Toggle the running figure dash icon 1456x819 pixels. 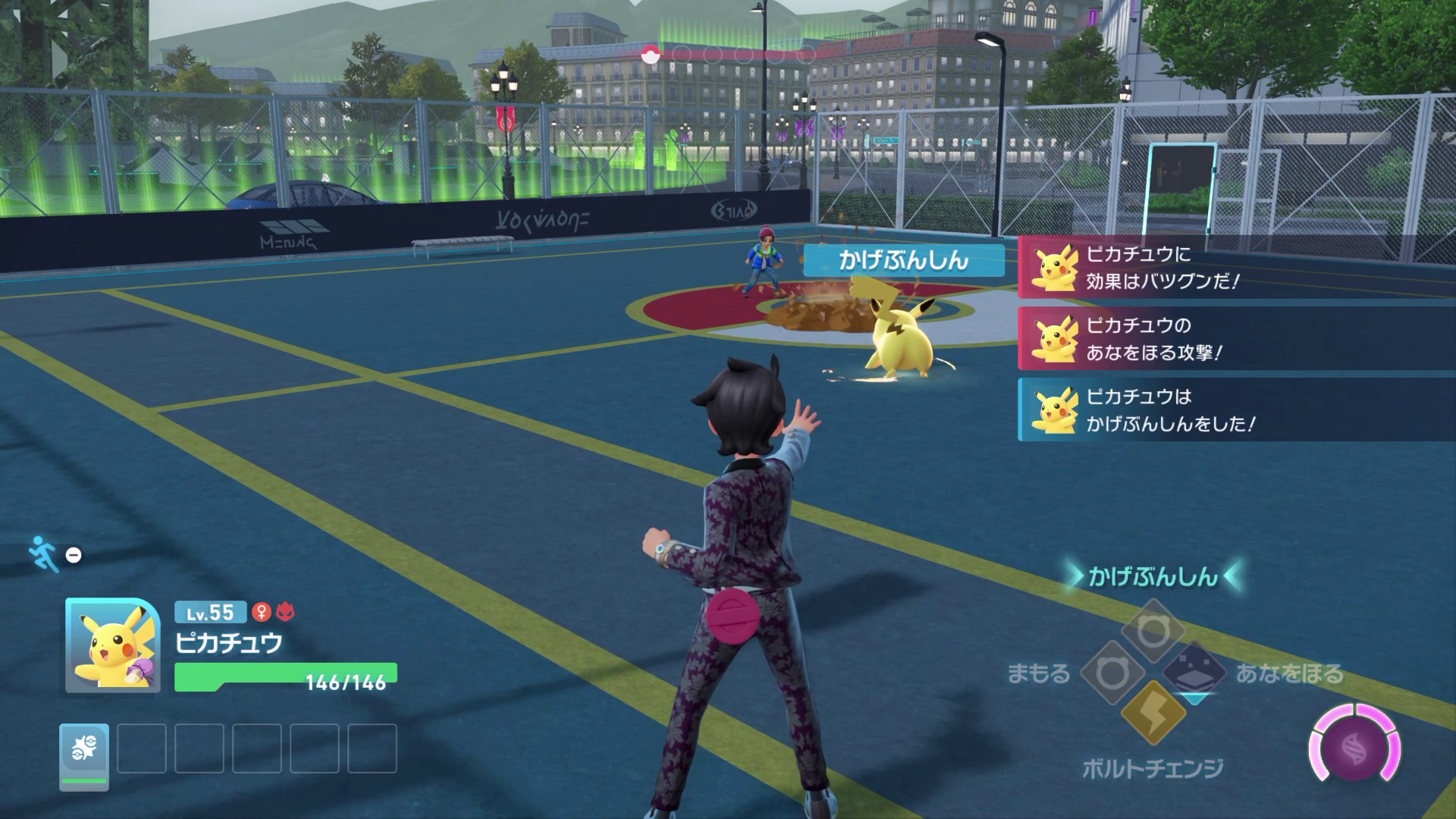point(43,554)
